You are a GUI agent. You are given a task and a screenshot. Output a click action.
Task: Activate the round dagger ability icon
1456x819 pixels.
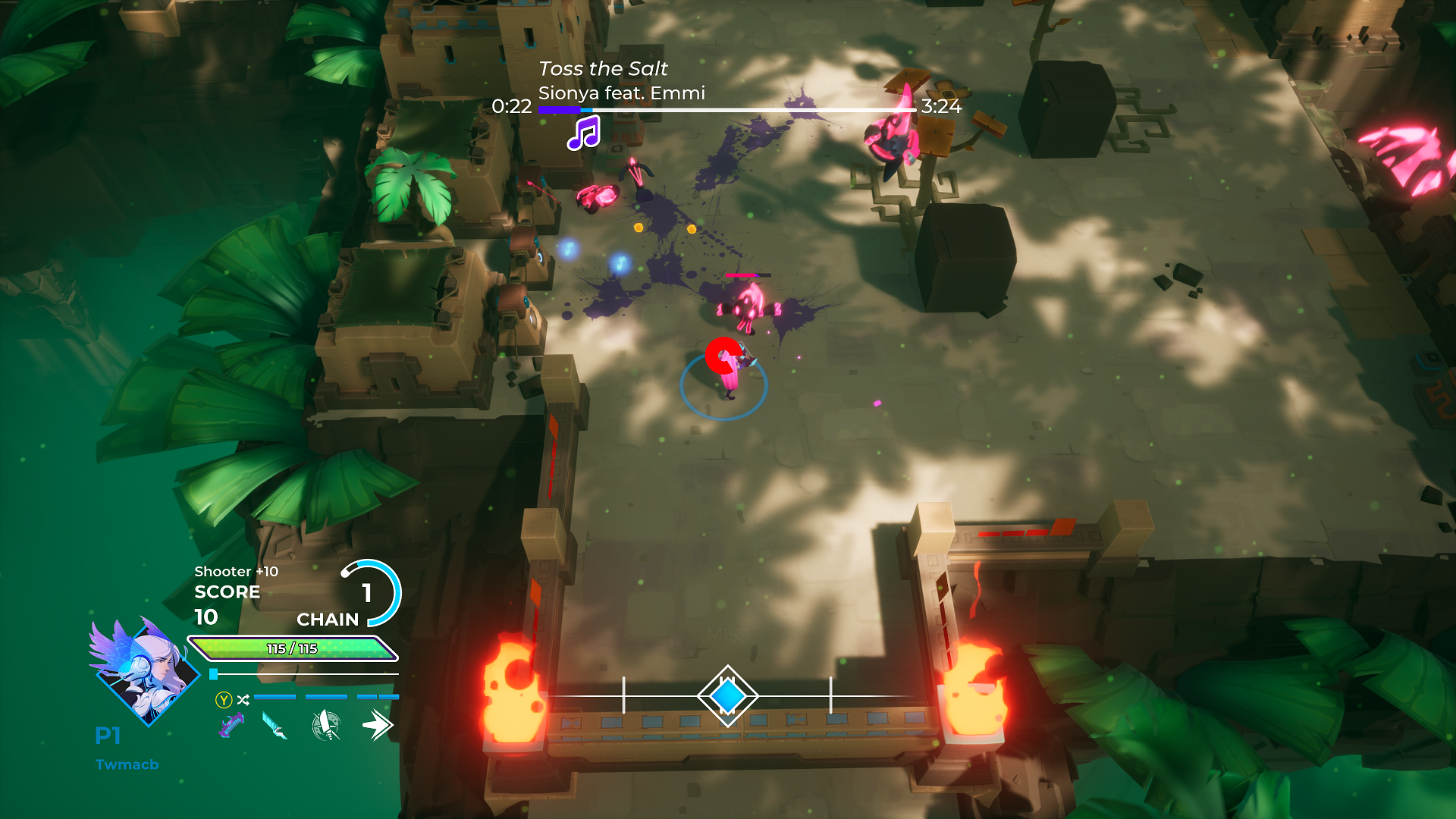pyautogui.click(x=326, y=726)
